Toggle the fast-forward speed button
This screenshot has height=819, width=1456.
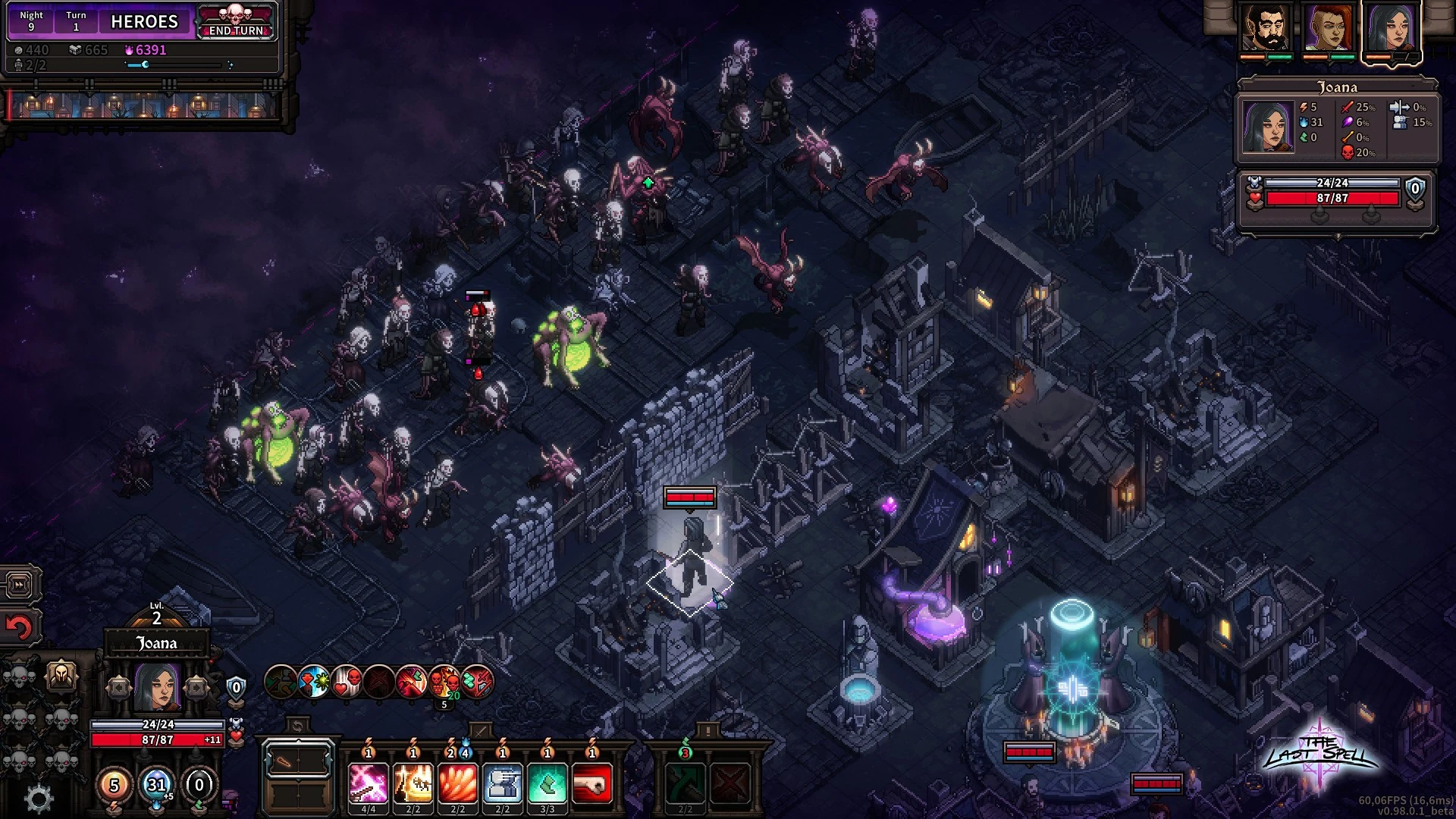(20, 585)
